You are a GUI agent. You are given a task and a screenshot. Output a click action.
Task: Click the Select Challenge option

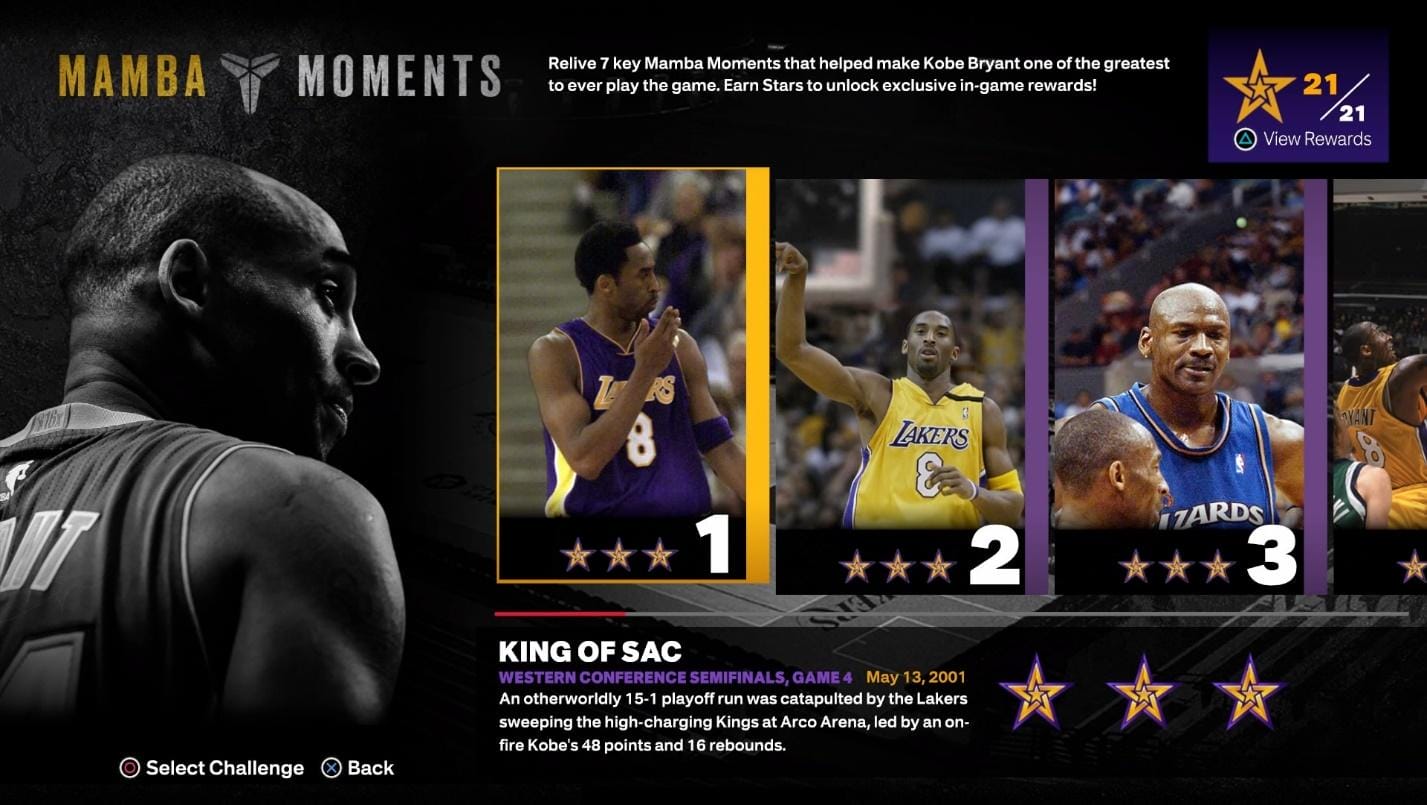tap(212, 768)
